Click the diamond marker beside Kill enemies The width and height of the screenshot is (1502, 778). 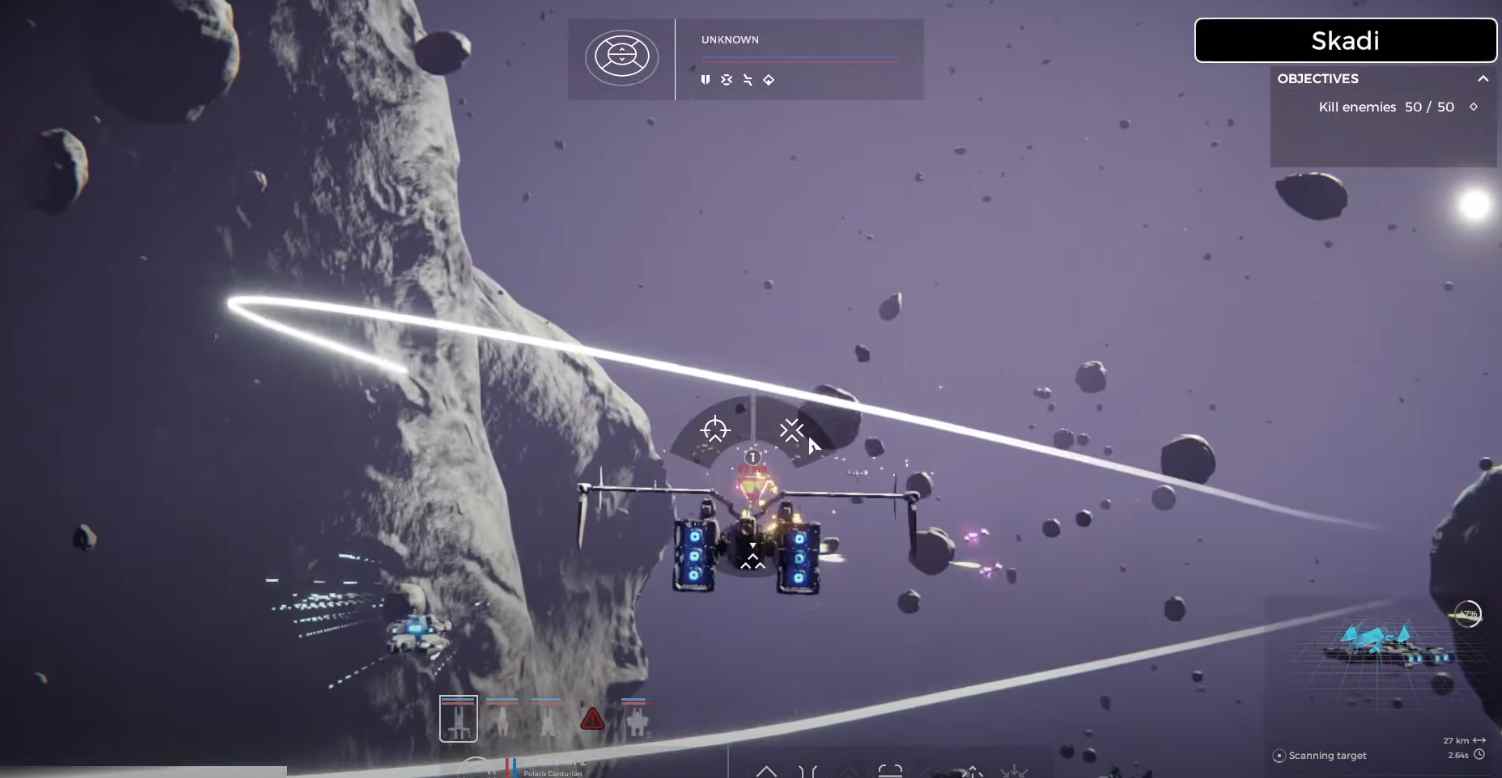click(x=1473, y=107)
